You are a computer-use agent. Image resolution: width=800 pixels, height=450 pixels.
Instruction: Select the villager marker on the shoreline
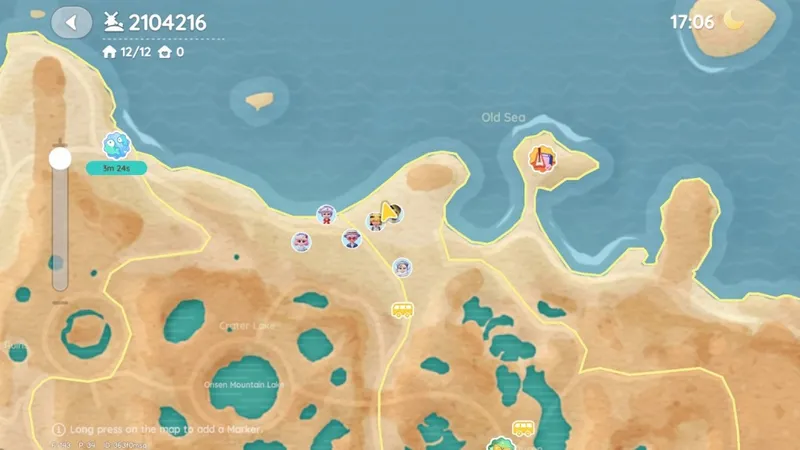326,215
